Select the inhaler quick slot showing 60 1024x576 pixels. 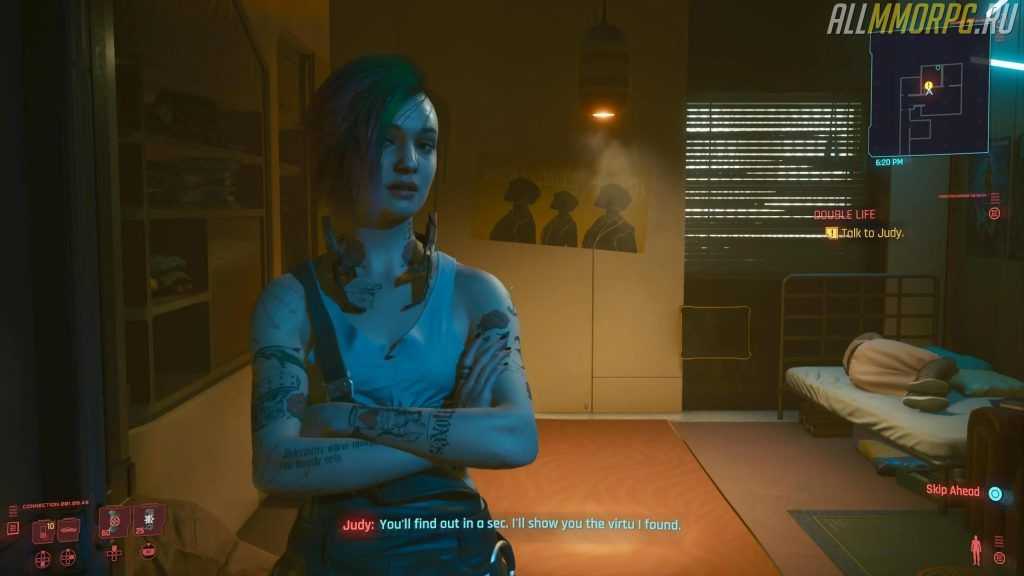(112, 521)
